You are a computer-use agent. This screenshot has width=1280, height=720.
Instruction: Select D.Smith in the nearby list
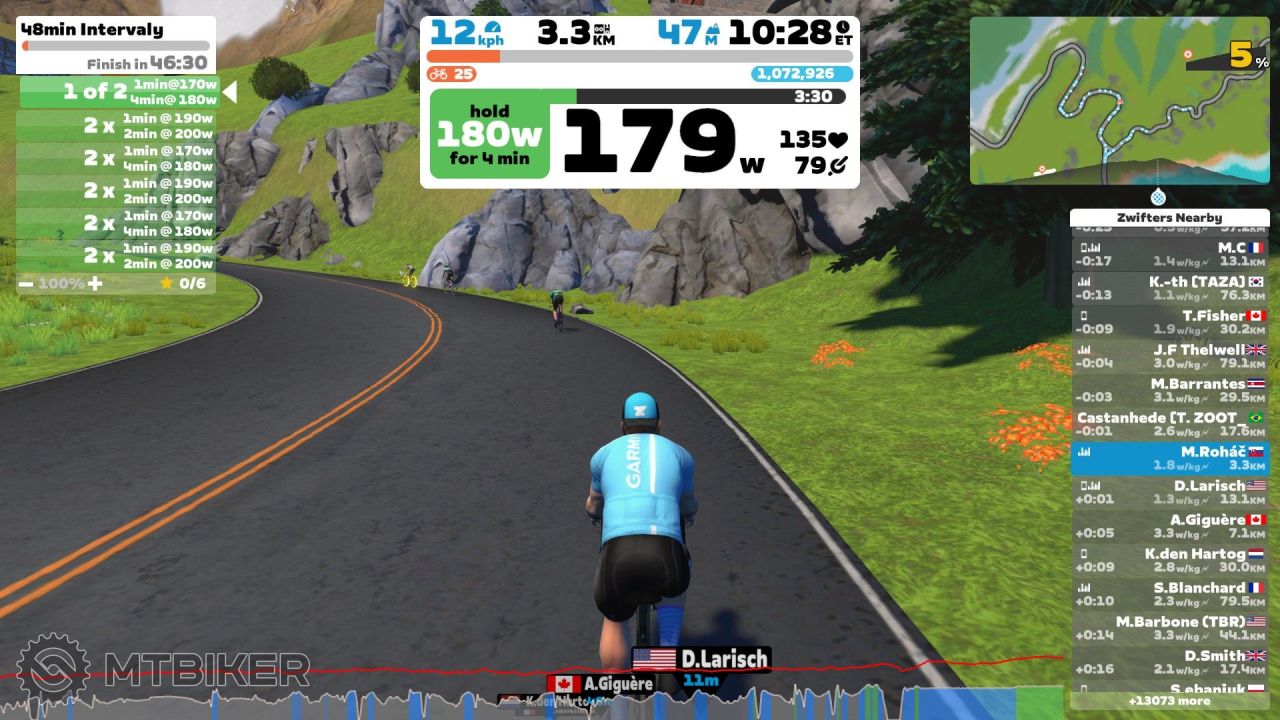tap(1169, 662)
